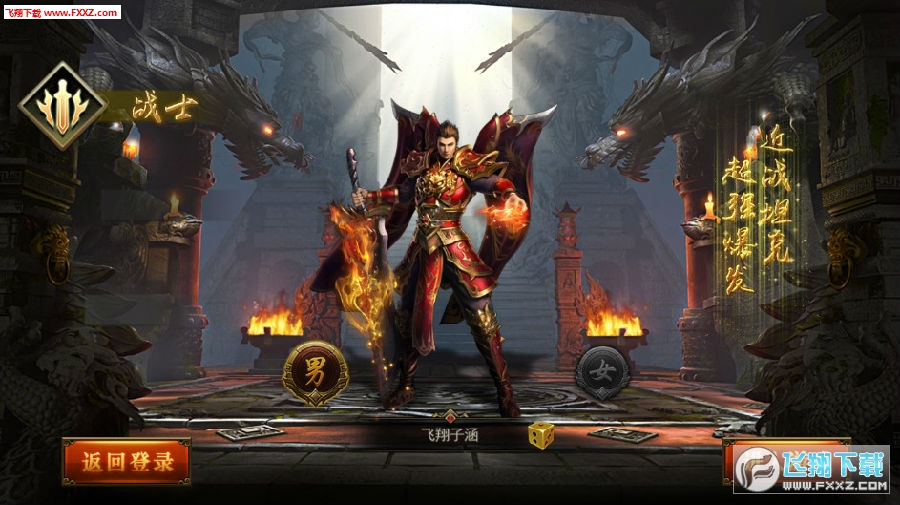Viewport: 900px width, 505px height.
Task: Select the male gender button
Action: tap(314, 373)
